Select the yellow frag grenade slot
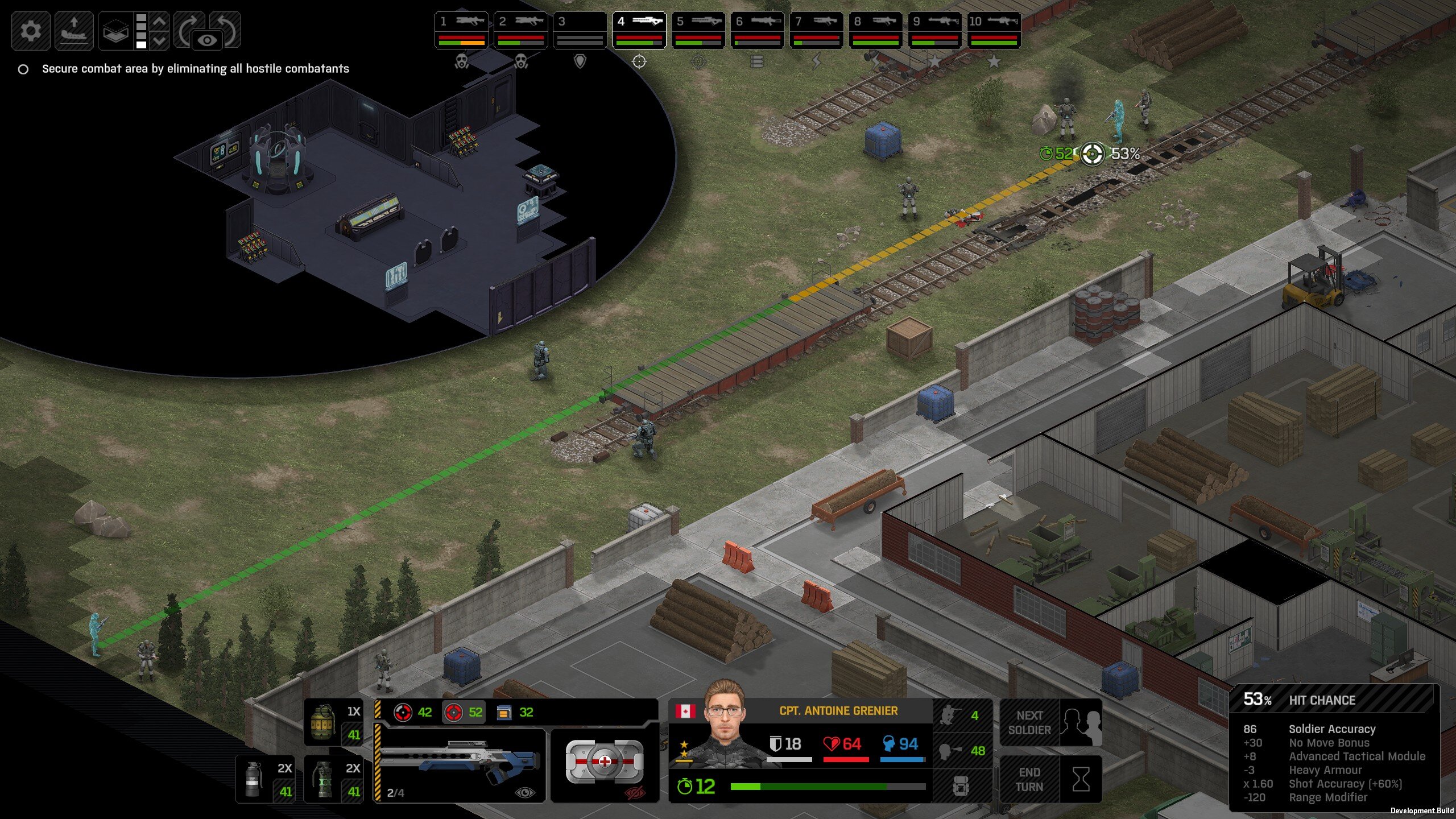Viewport: 1456px width, 819px height. [x=334, y=722]
